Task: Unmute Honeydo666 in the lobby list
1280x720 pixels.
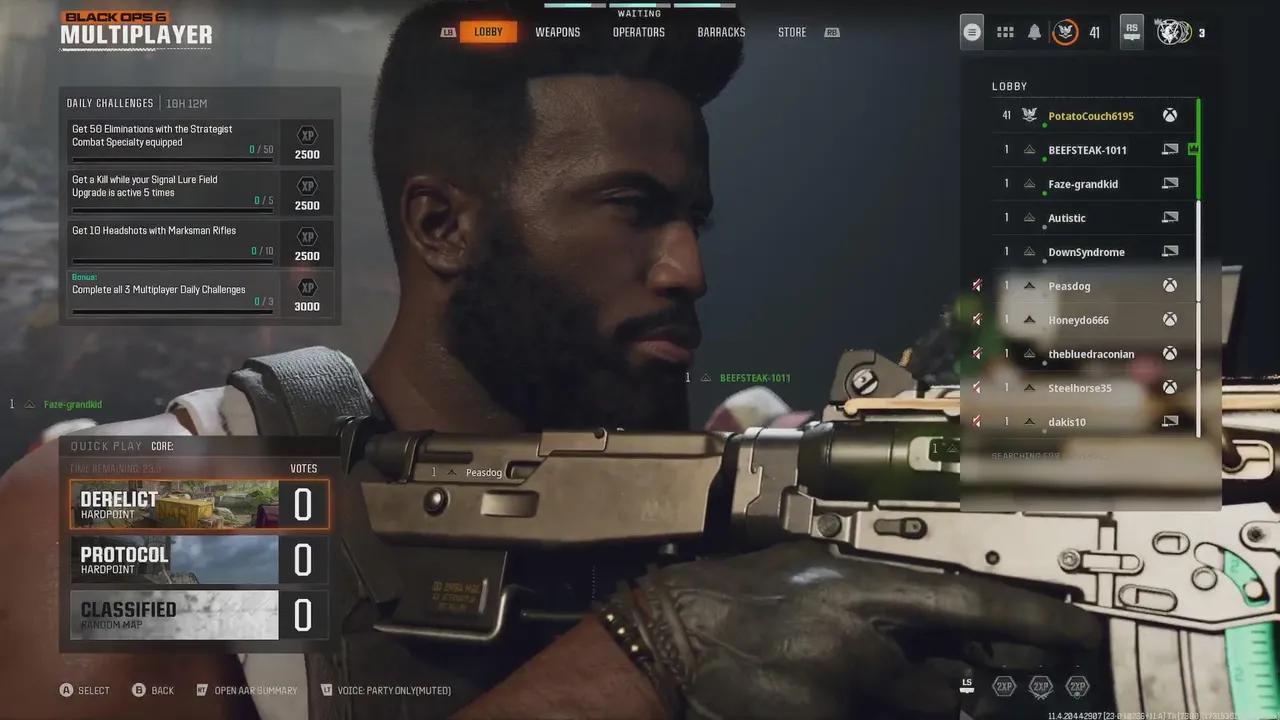Action: [x=977, y=319]
